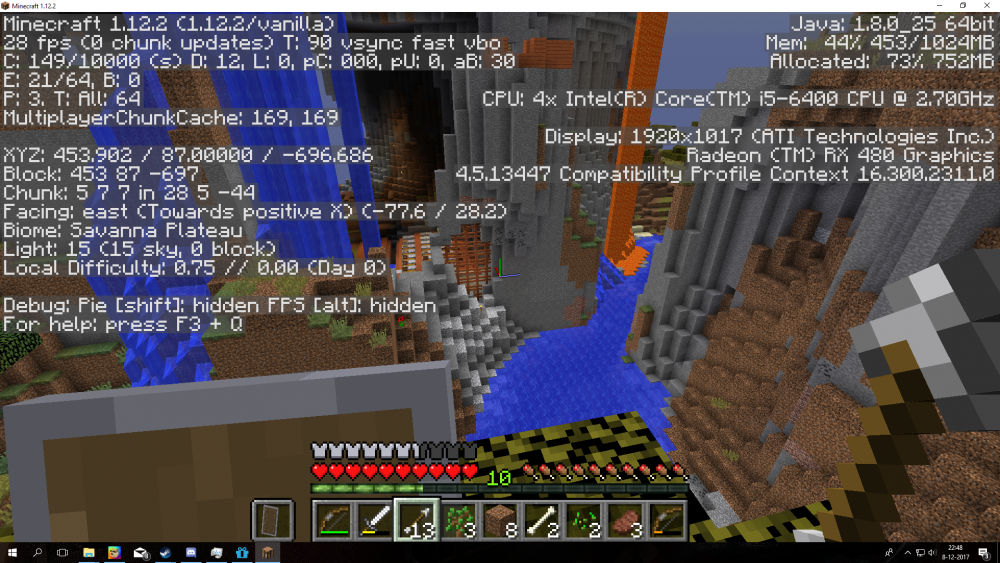This screenshot has height=563, width=1000.
Task: Select the bow with the green durability bar
Action: point(332,520)
